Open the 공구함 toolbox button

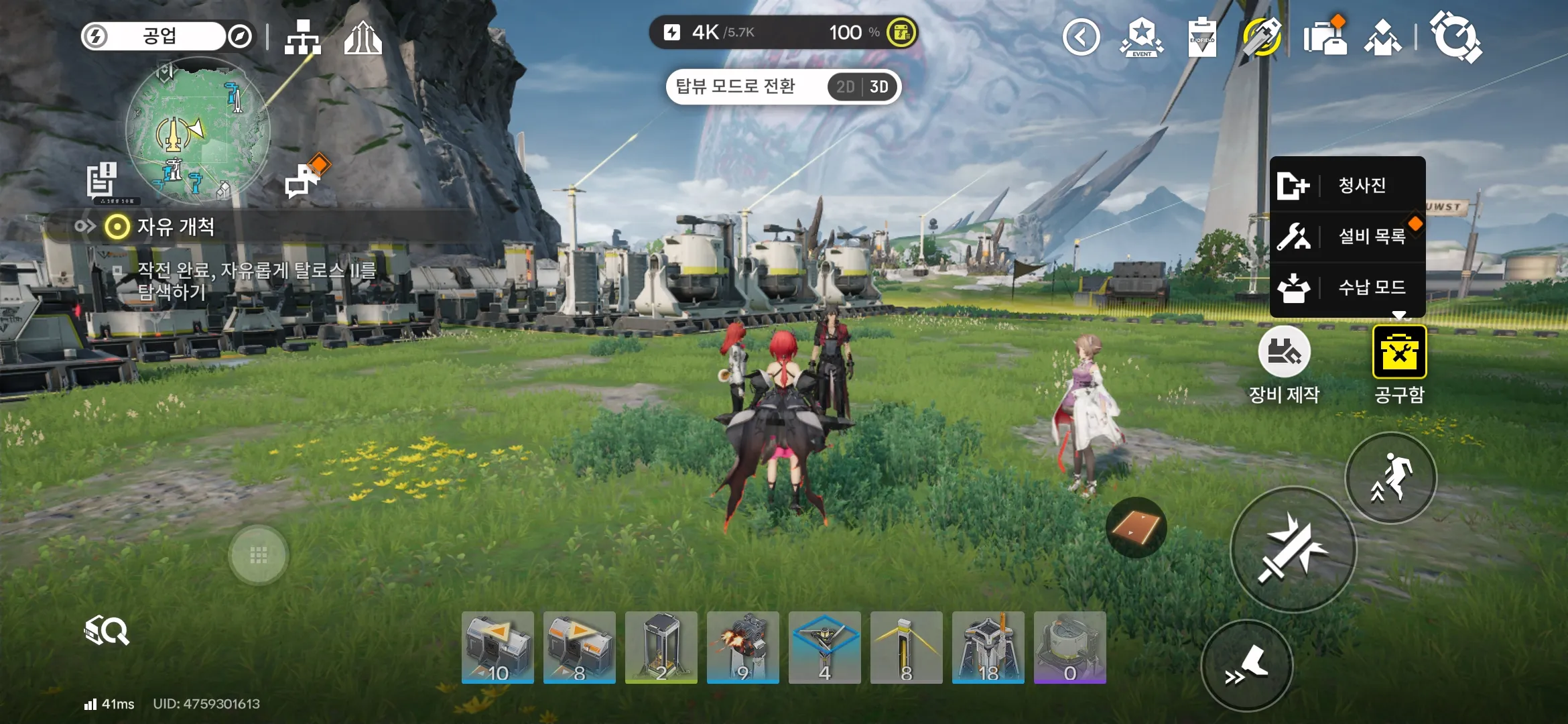(x=1399, y=353)
